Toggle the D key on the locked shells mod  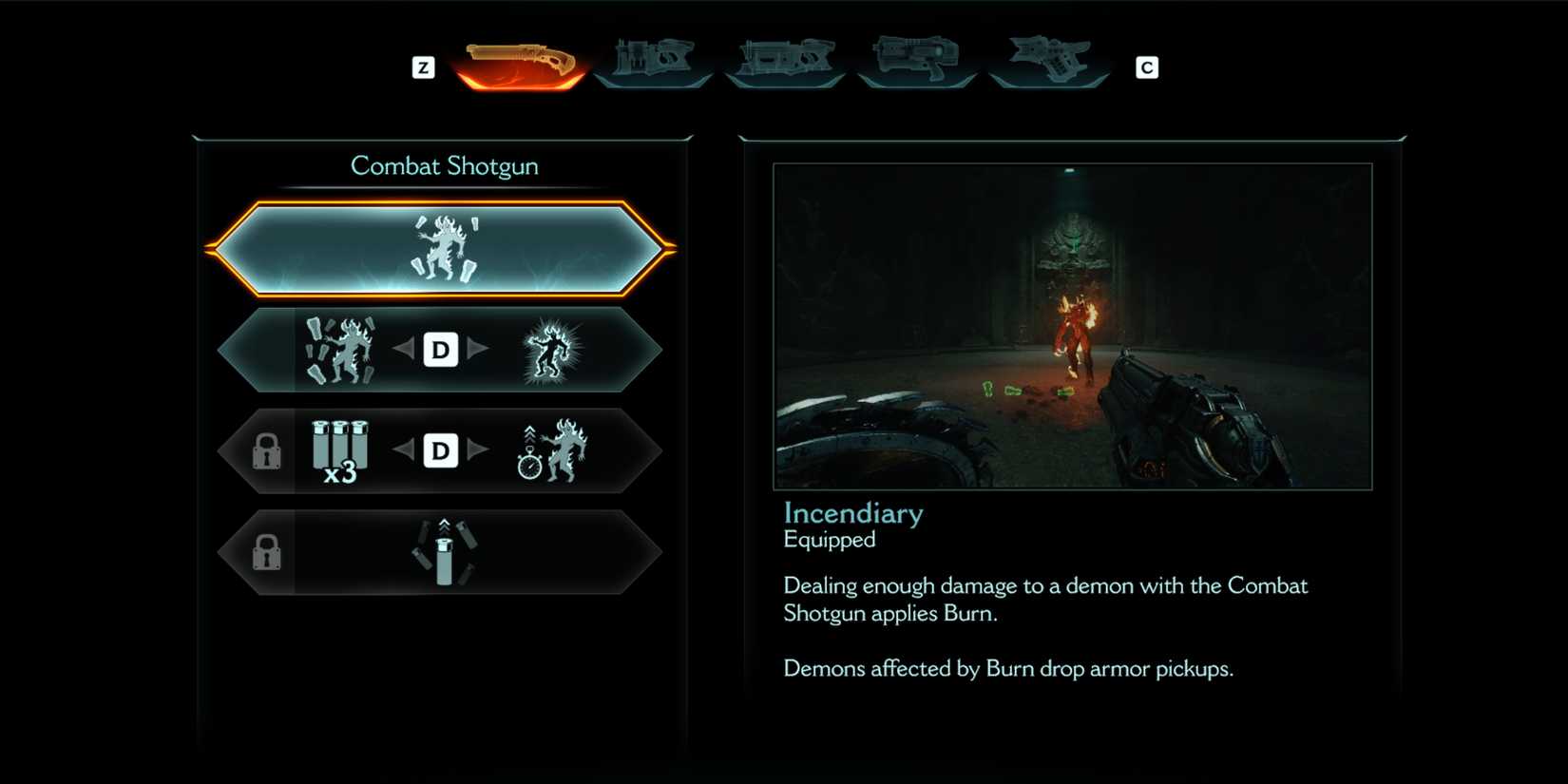coord(439,451)
